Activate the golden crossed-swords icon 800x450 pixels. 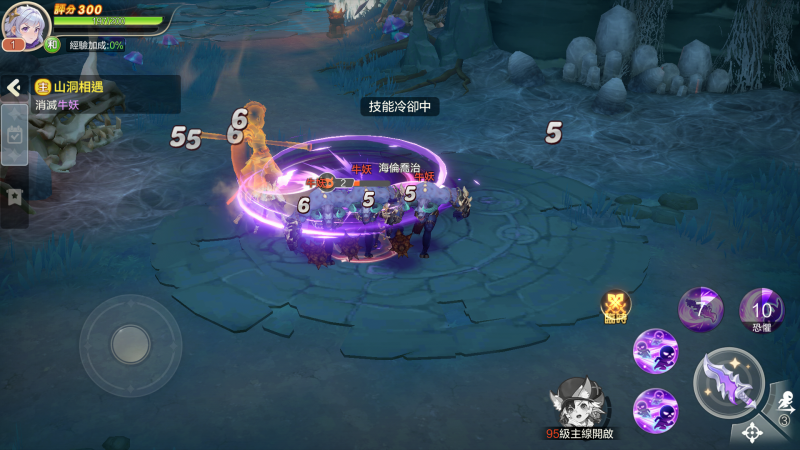[616, 306]
